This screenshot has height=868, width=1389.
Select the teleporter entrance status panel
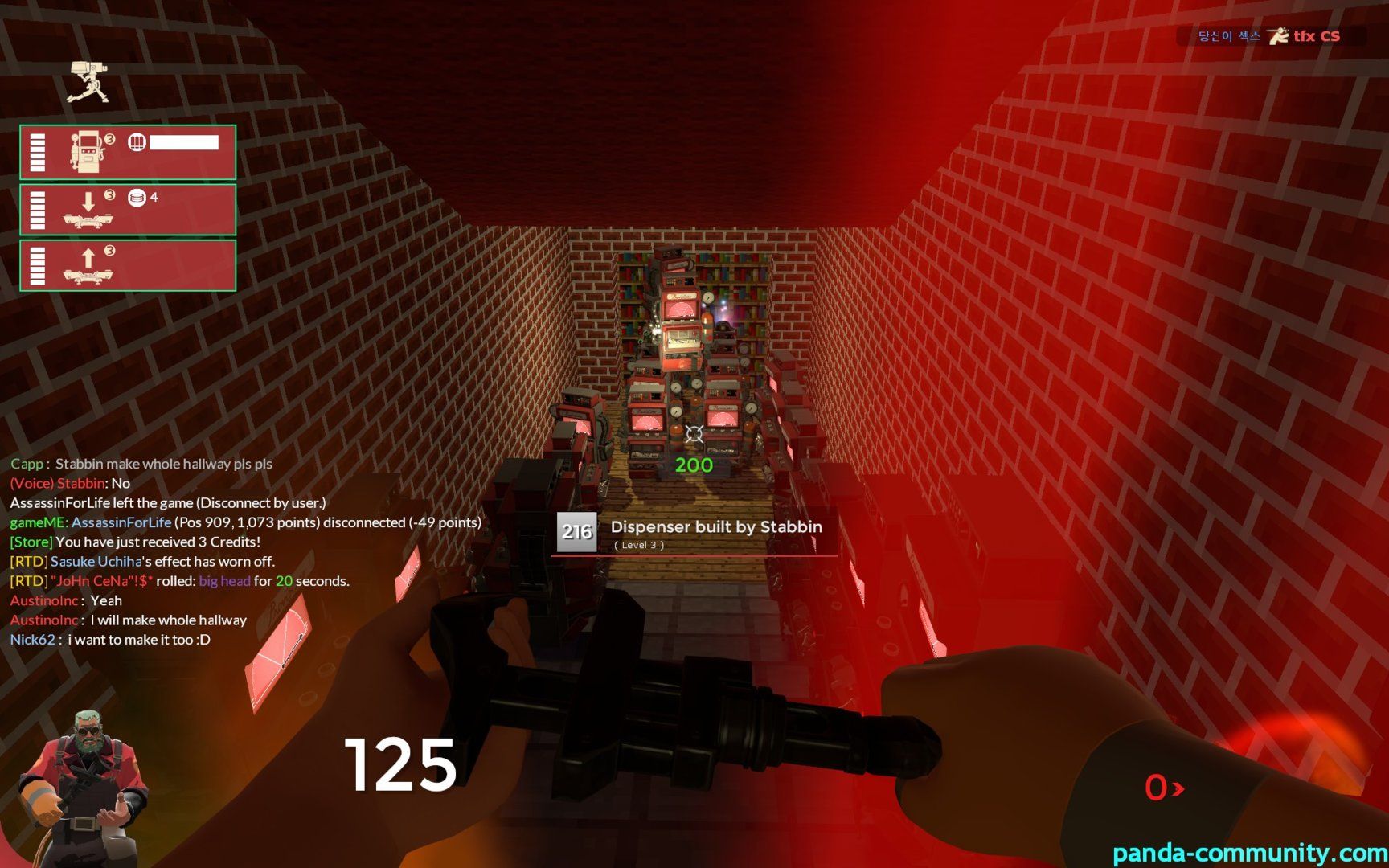(x=128, y=209)
